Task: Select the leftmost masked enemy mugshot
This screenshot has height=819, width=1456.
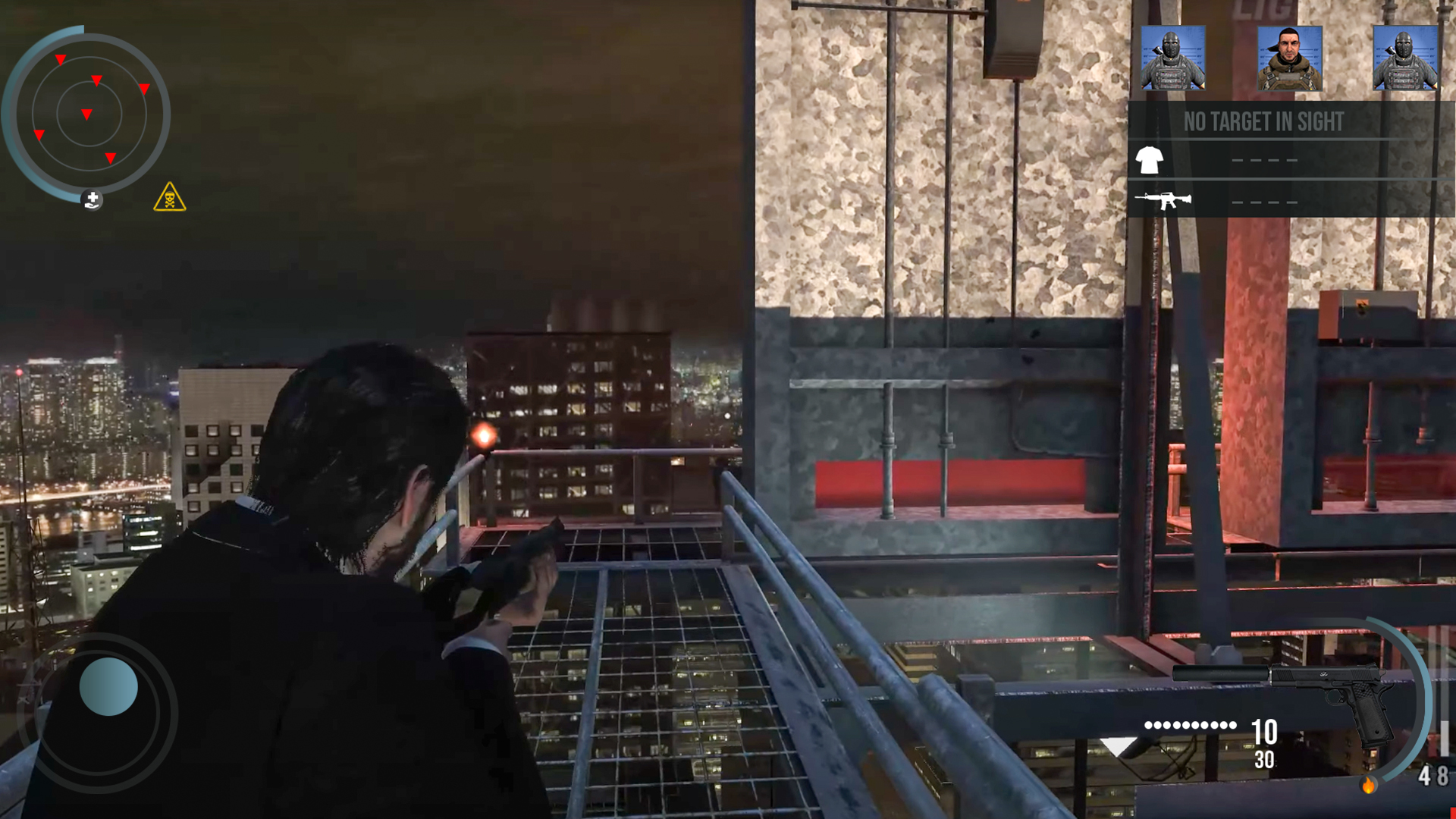Action: (x=1172, y=57)
